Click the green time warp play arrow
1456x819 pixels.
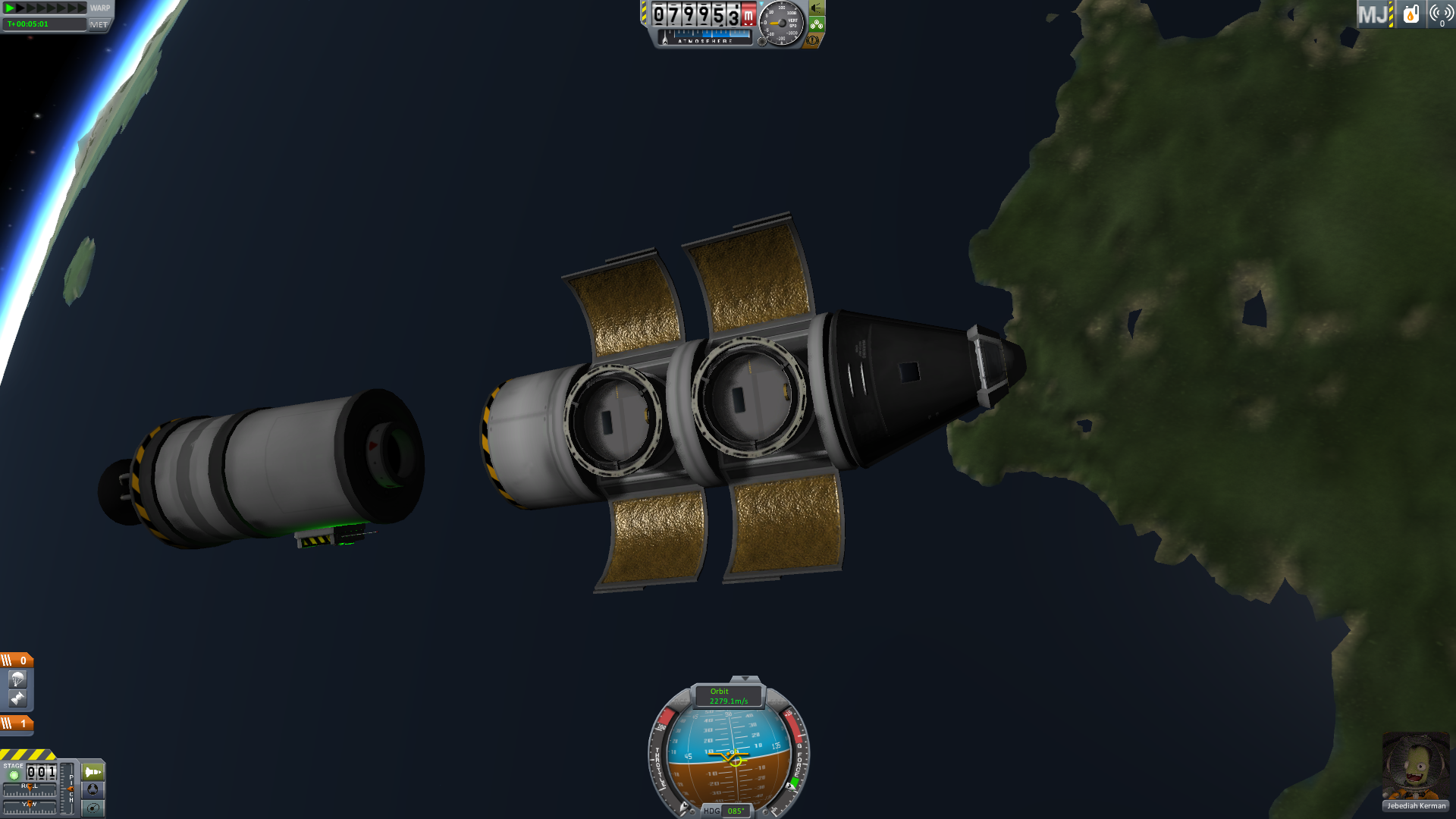tap(11, 8)
